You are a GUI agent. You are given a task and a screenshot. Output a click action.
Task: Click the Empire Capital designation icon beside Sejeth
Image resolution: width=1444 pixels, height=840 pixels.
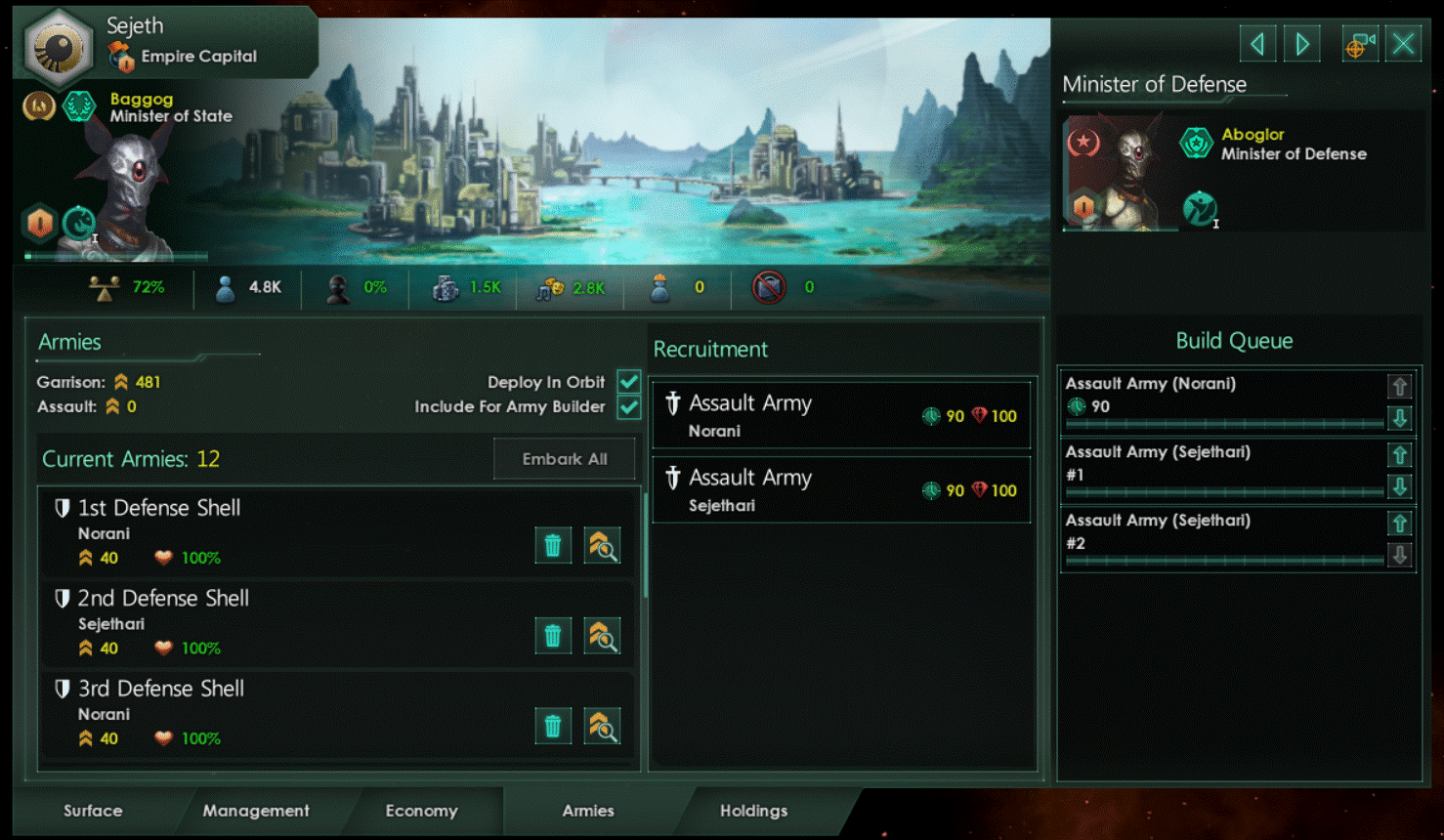click(122, 57)
